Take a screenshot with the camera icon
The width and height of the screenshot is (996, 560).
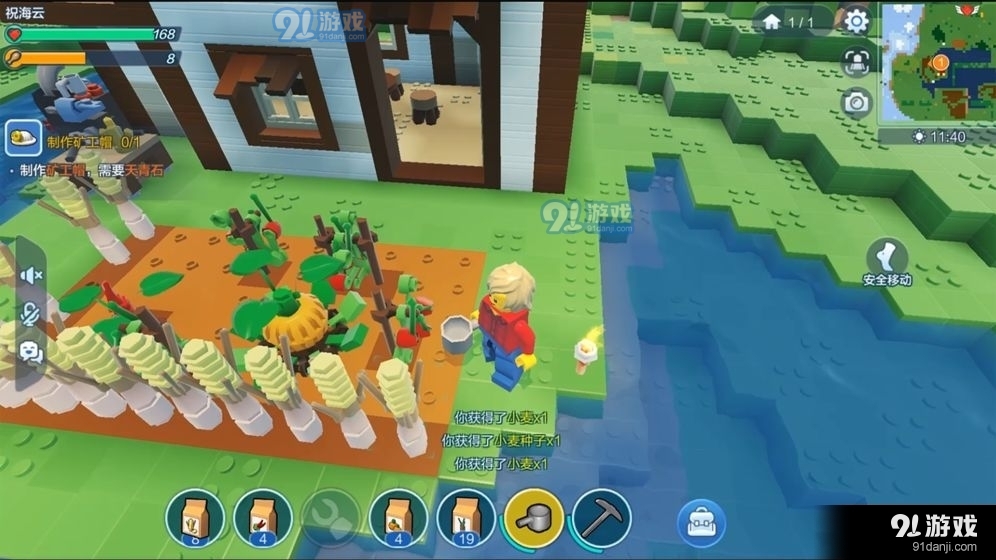click(855, 102)
